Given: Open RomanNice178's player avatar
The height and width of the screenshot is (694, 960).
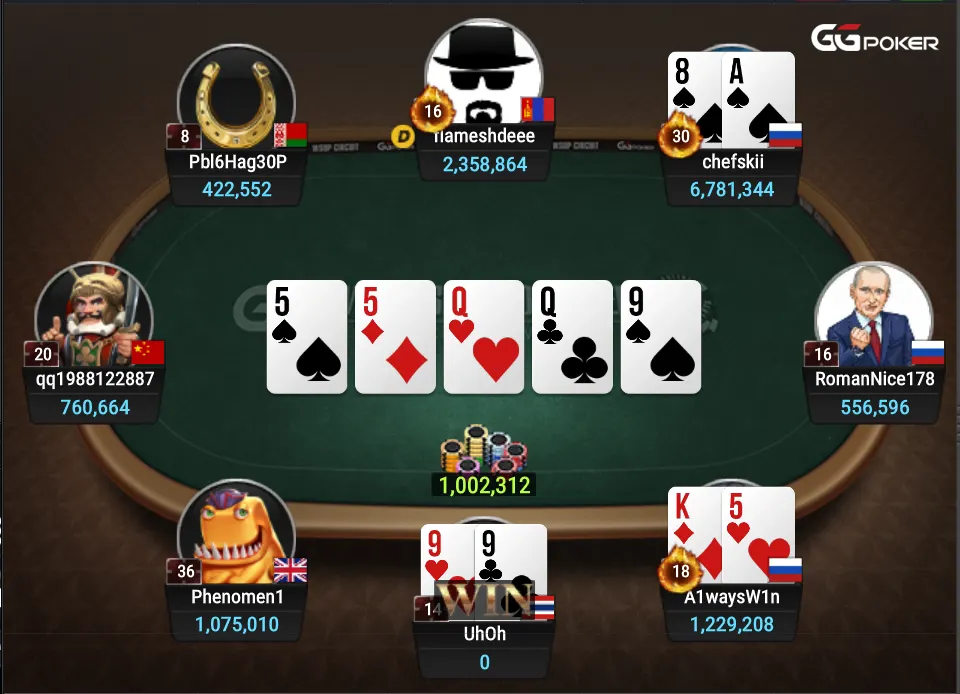Looking at the screenshot, I should [873, 320].
